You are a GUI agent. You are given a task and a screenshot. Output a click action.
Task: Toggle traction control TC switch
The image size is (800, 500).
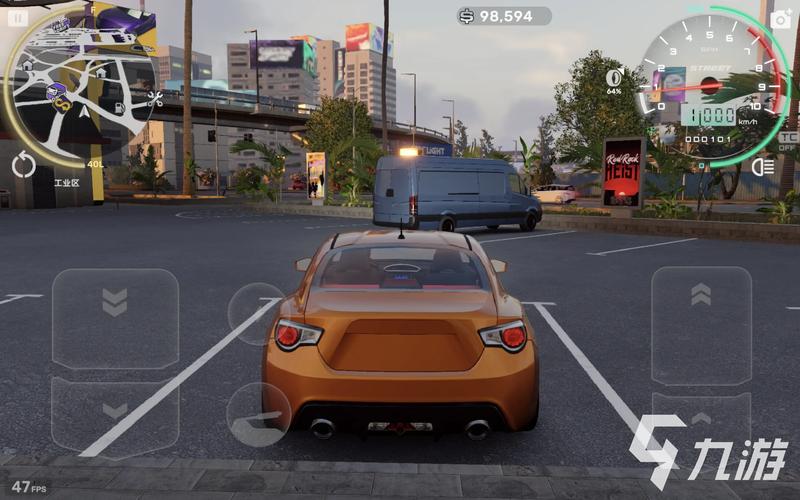788,140
